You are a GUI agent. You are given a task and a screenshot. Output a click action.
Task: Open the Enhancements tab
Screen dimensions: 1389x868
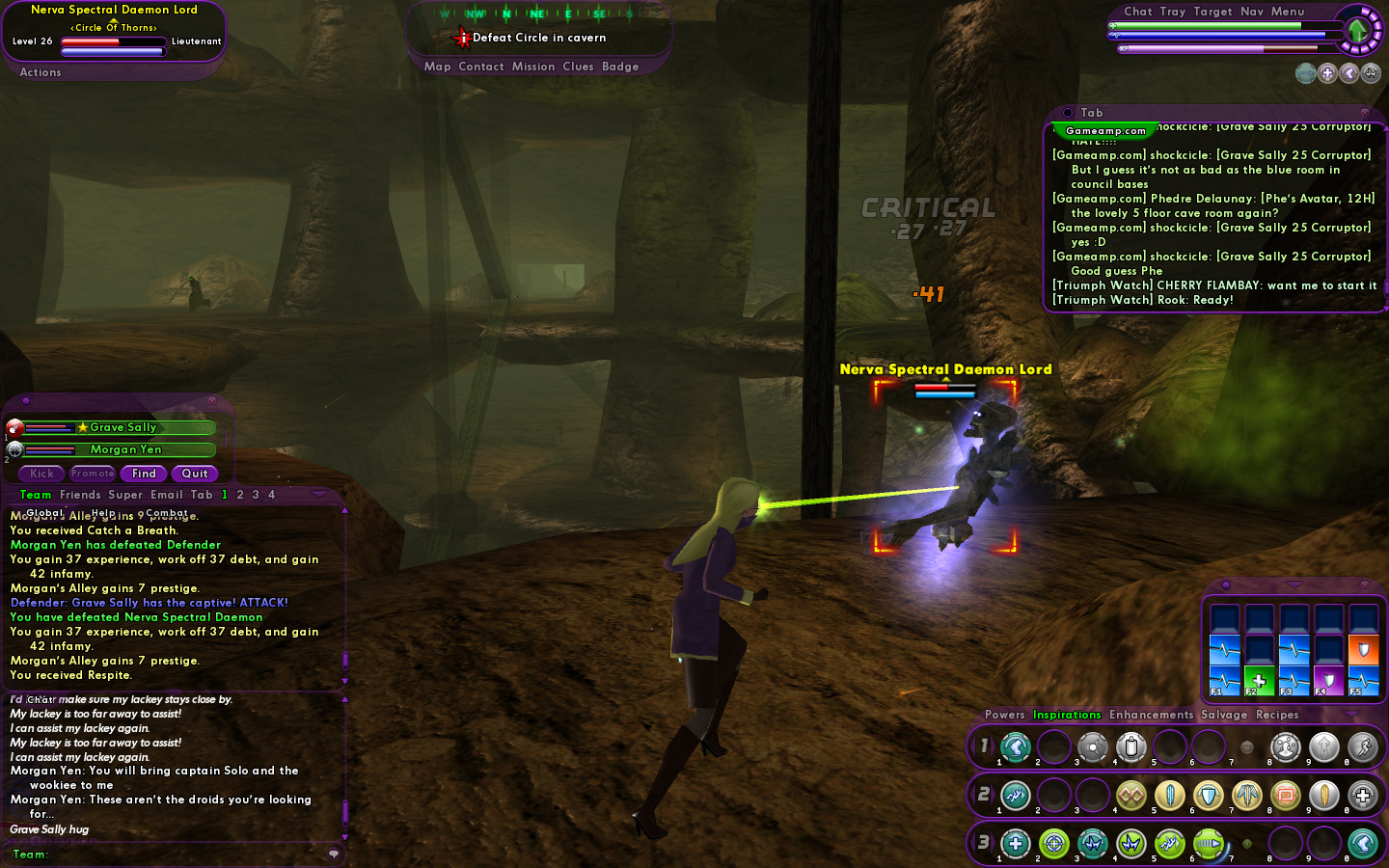(1151, 715)
